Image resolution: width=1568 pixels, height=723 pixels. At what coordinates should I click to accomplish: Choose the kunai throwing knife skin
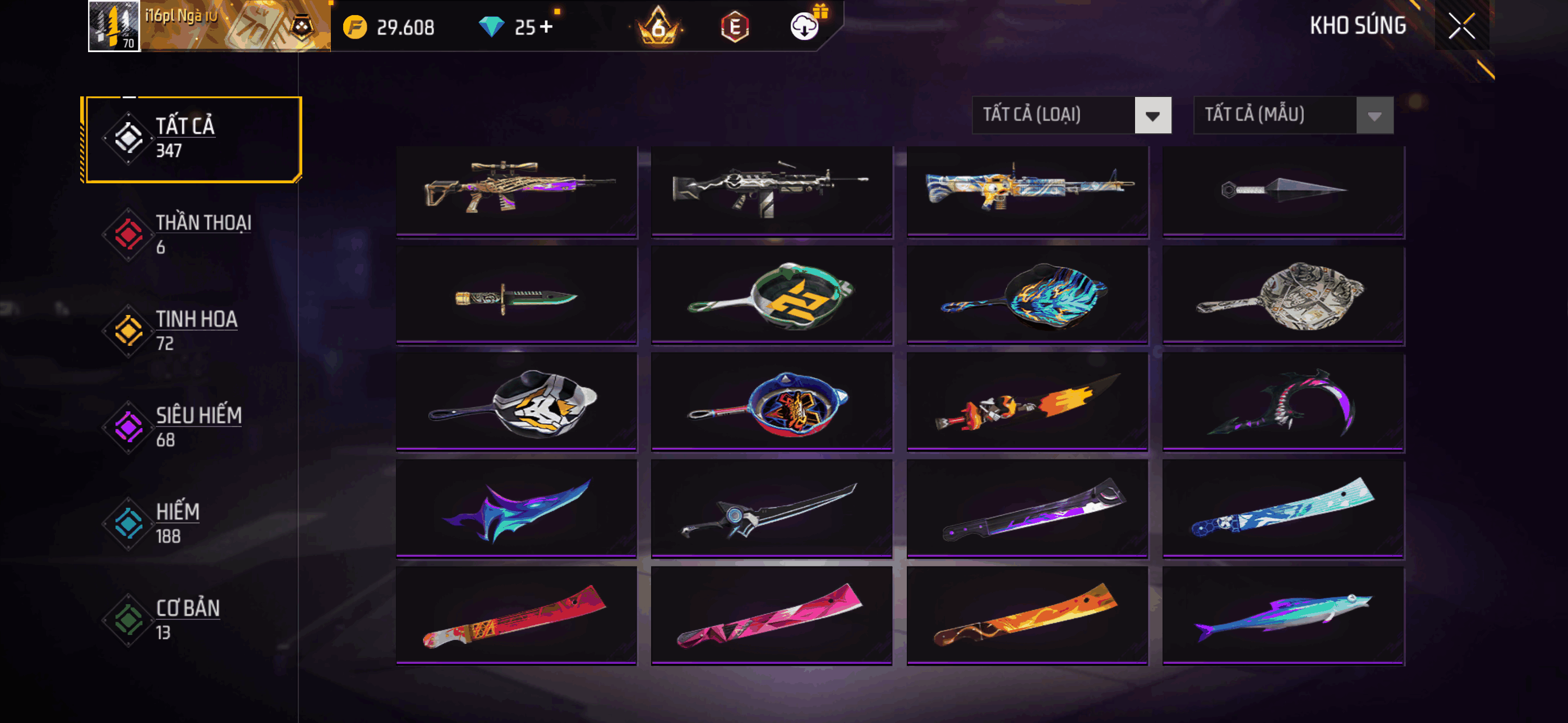pos(1283,190)
